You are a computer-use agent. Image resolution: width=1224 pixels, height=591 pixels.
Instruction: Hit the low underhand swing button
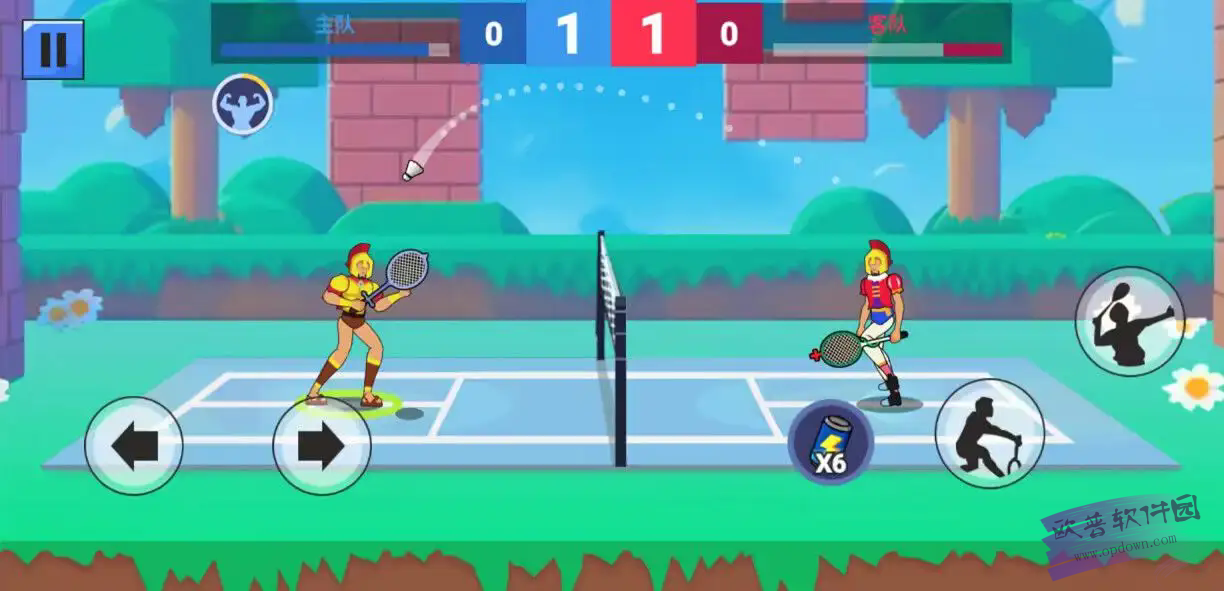tap(989, 433)
